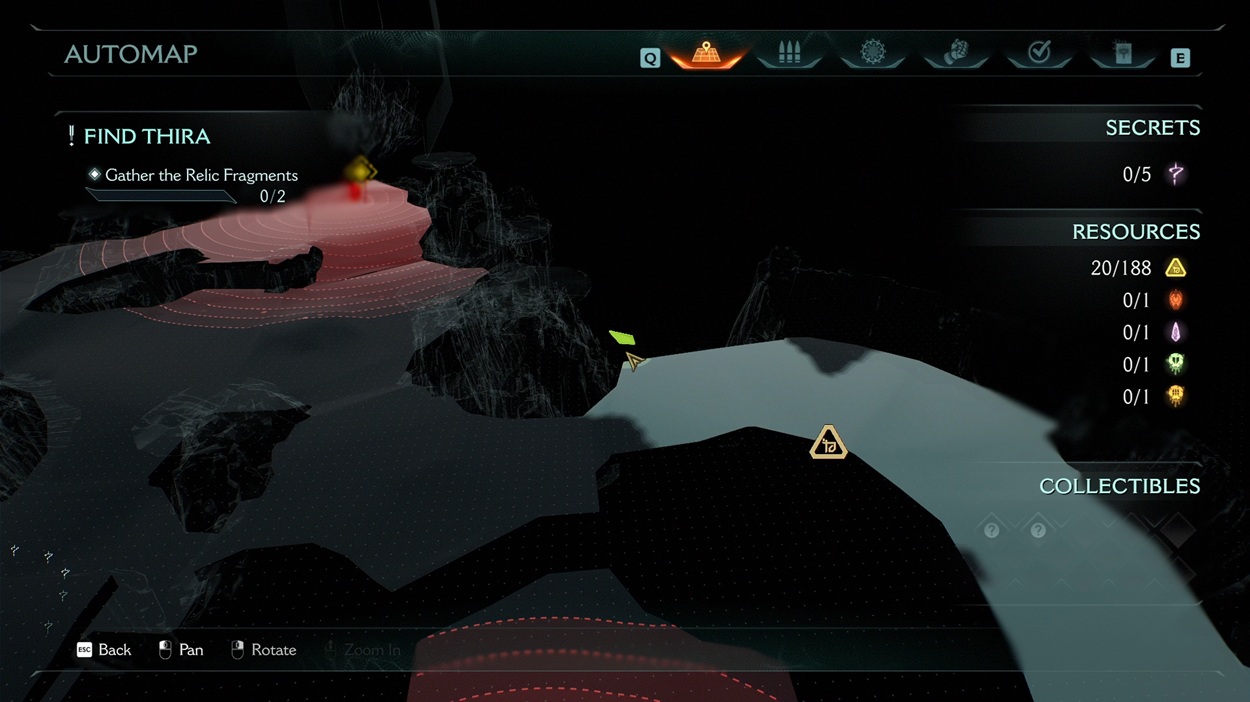The width and height of the screenshot is (1250, 702).
Task: Switch to the armored fist tab
Action: (956, 54)
